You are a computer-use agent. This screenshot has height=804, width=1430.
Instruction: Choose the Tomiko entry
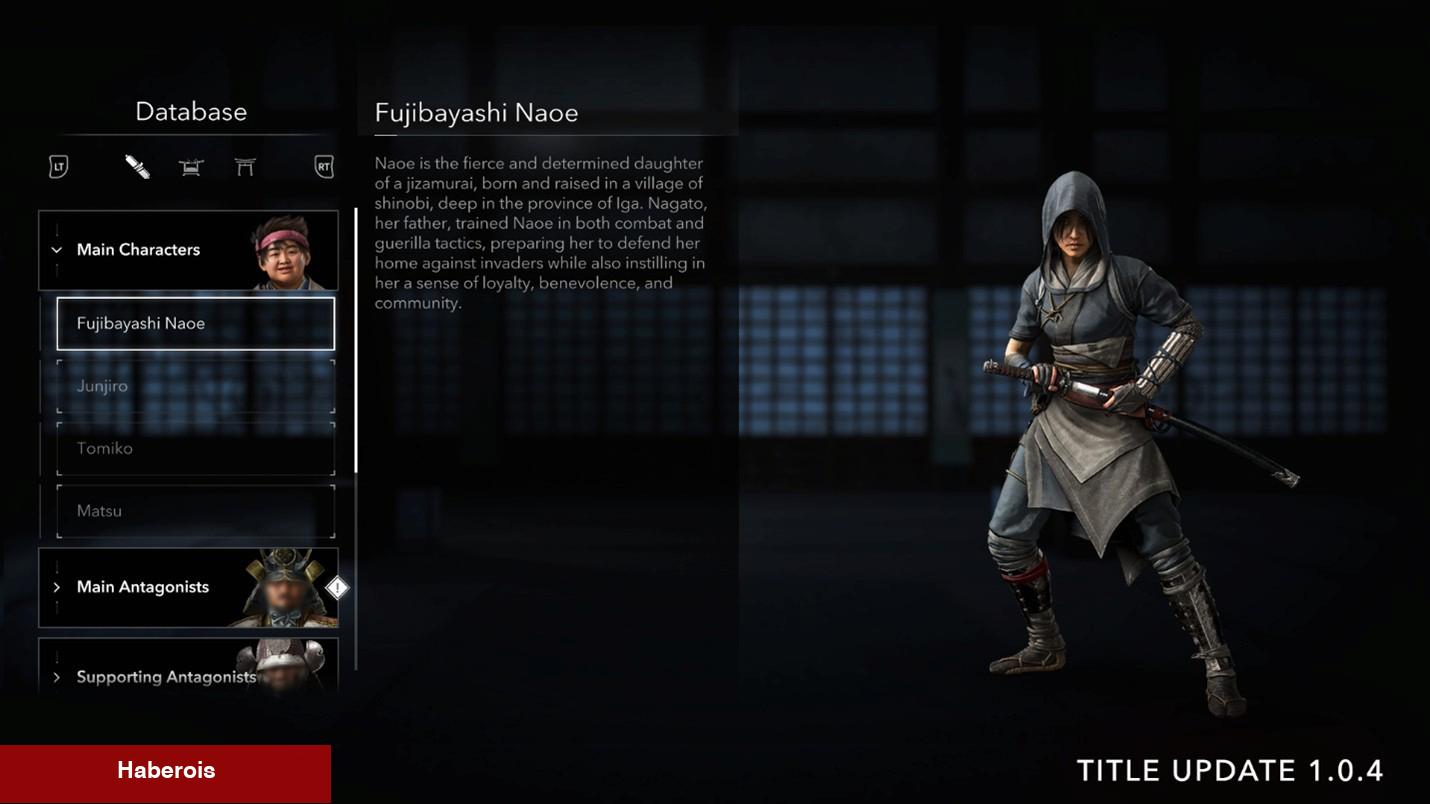tap(195, 448)
